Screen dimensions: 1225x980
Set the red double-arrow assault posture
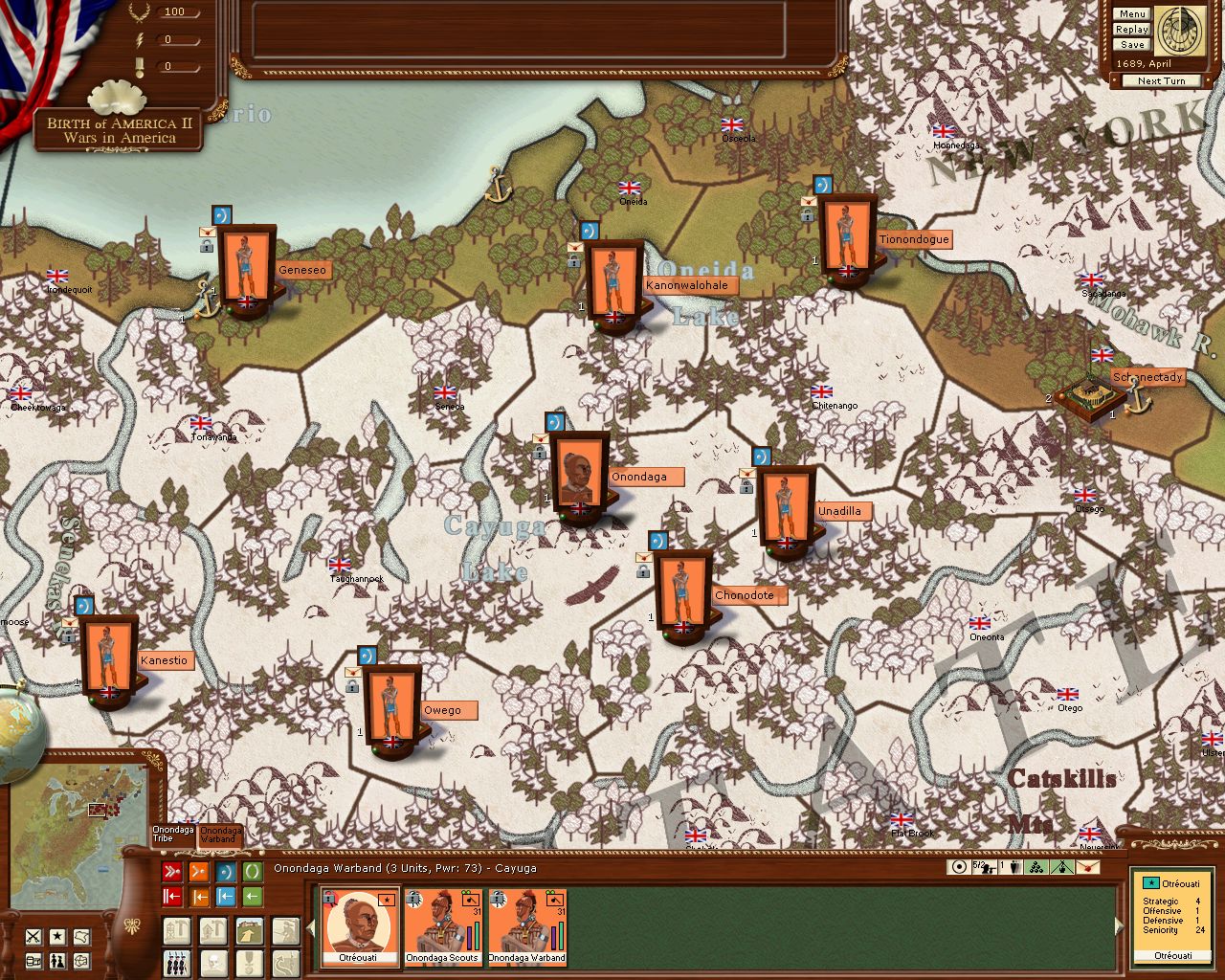coord(172,872)
